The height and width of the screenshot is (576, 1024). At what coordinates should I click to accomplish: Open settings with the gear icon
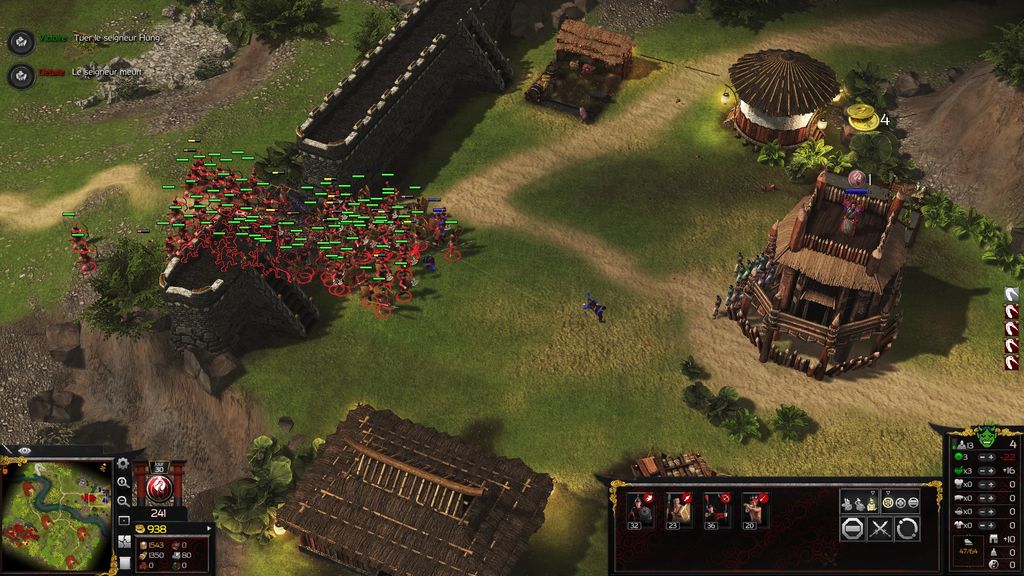coord(123,464)
